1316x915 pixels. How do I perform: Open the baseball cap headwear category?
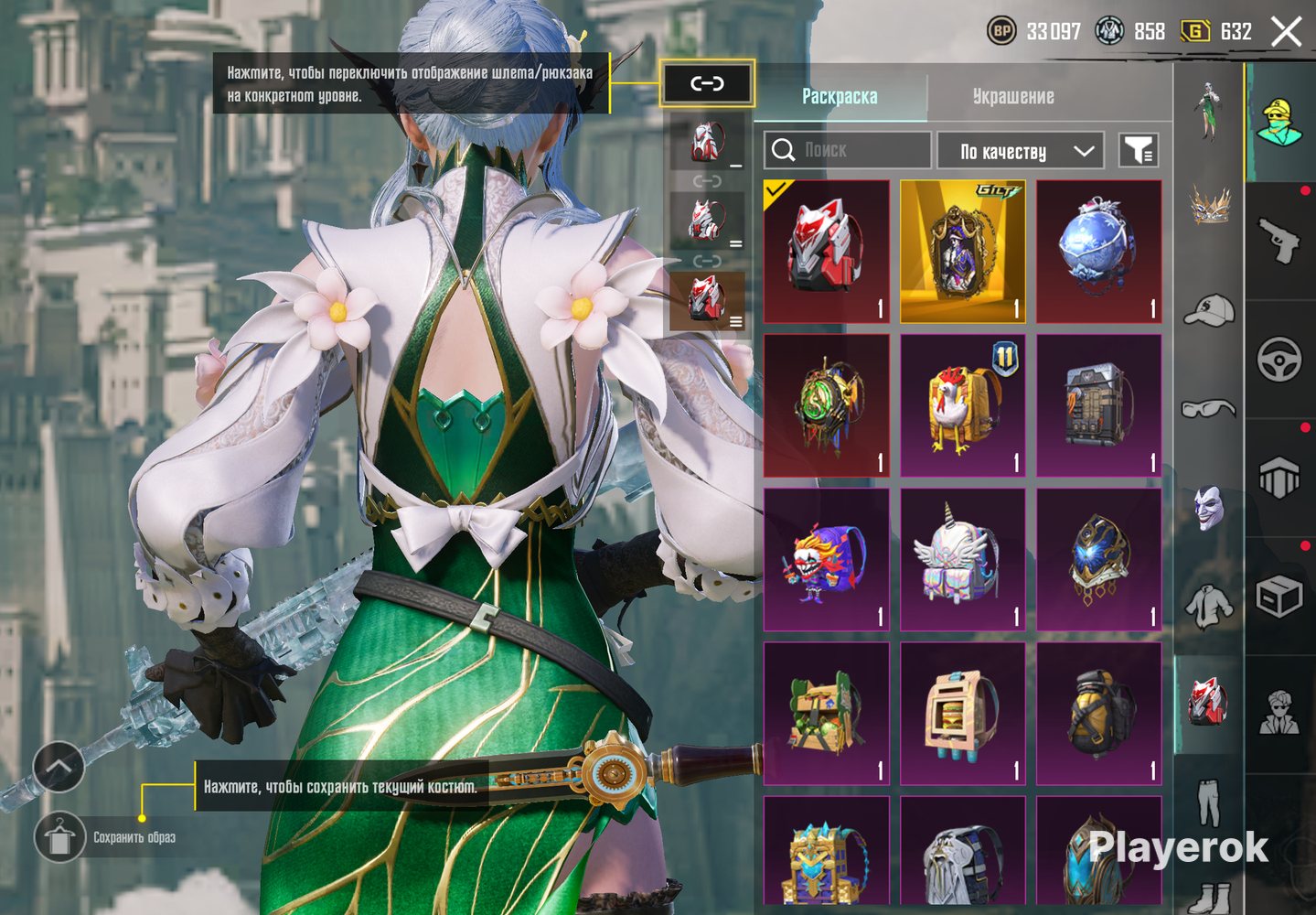coord(1209,310)
